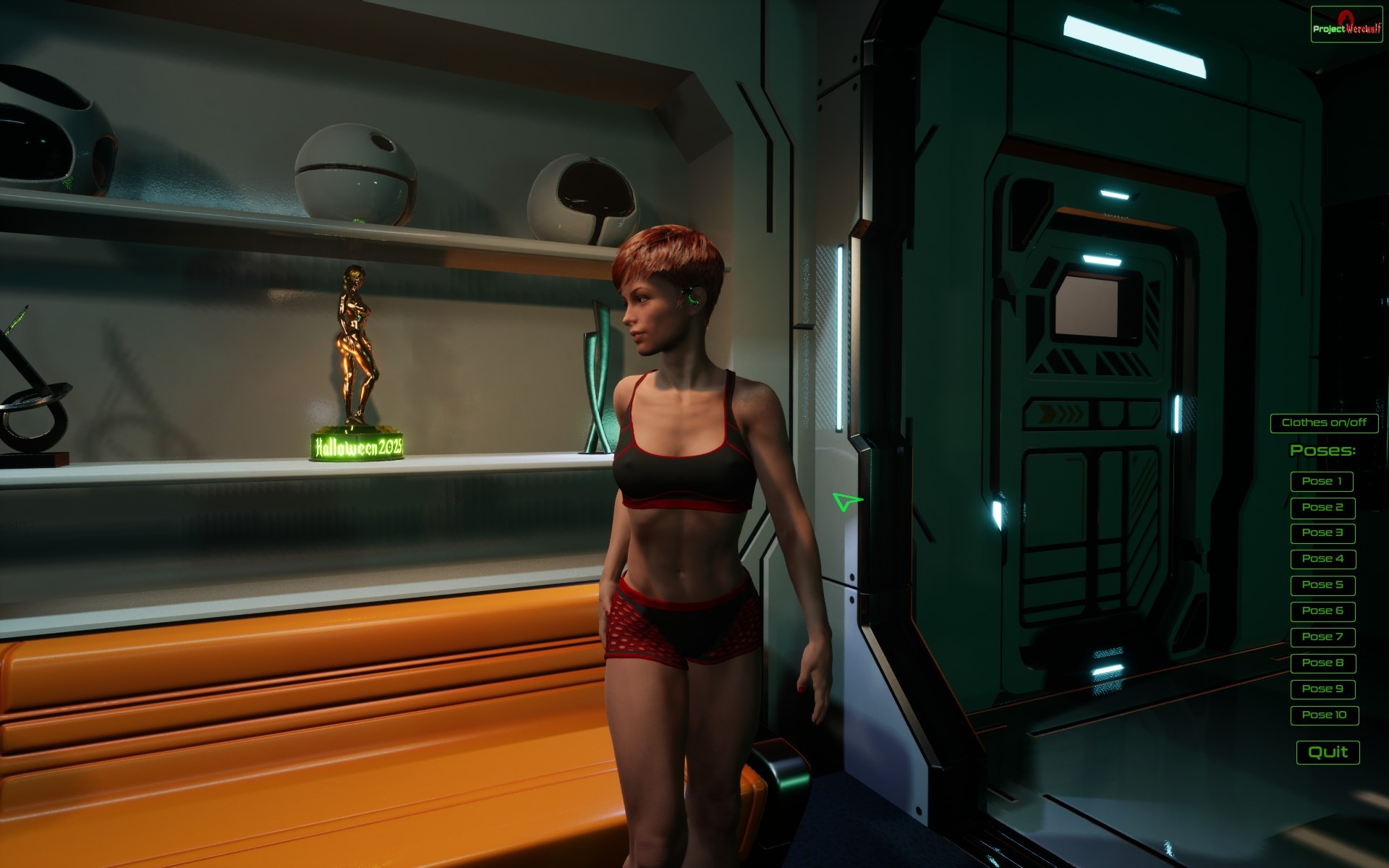1389x868 pixels.
Task: Quit the game
Action: [1328, 752]
